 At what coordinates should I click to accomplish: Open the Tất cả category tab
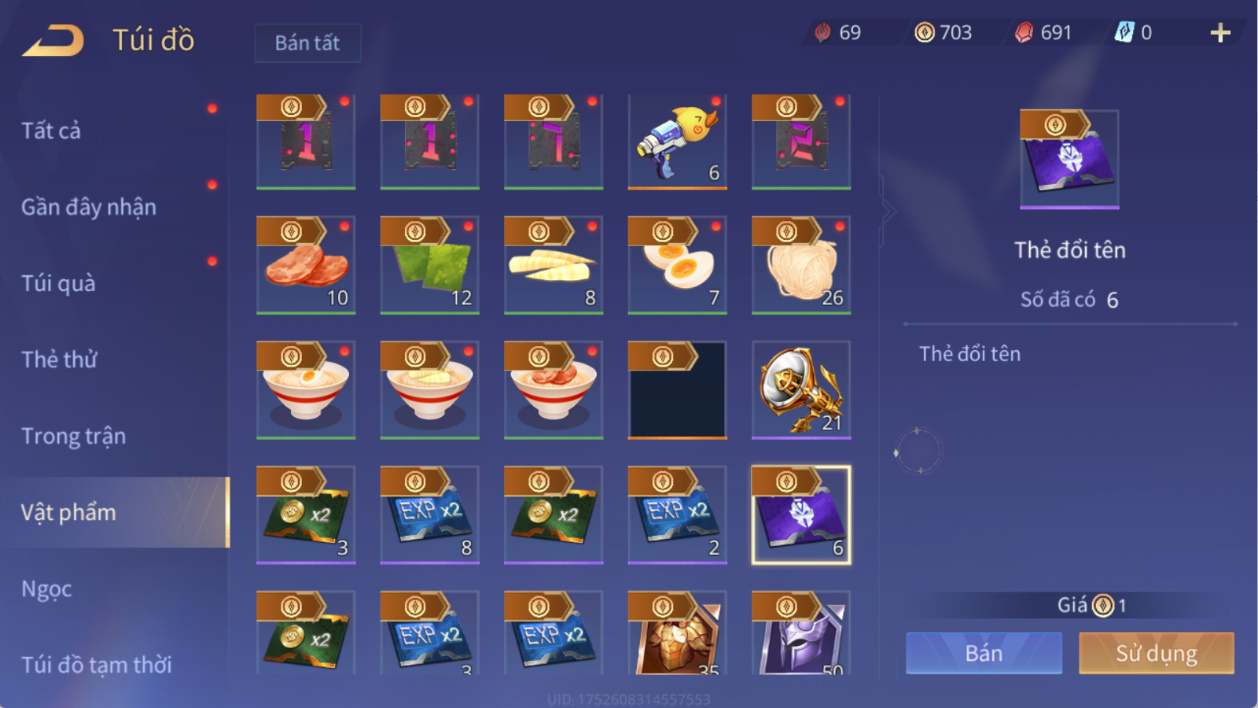52,131
